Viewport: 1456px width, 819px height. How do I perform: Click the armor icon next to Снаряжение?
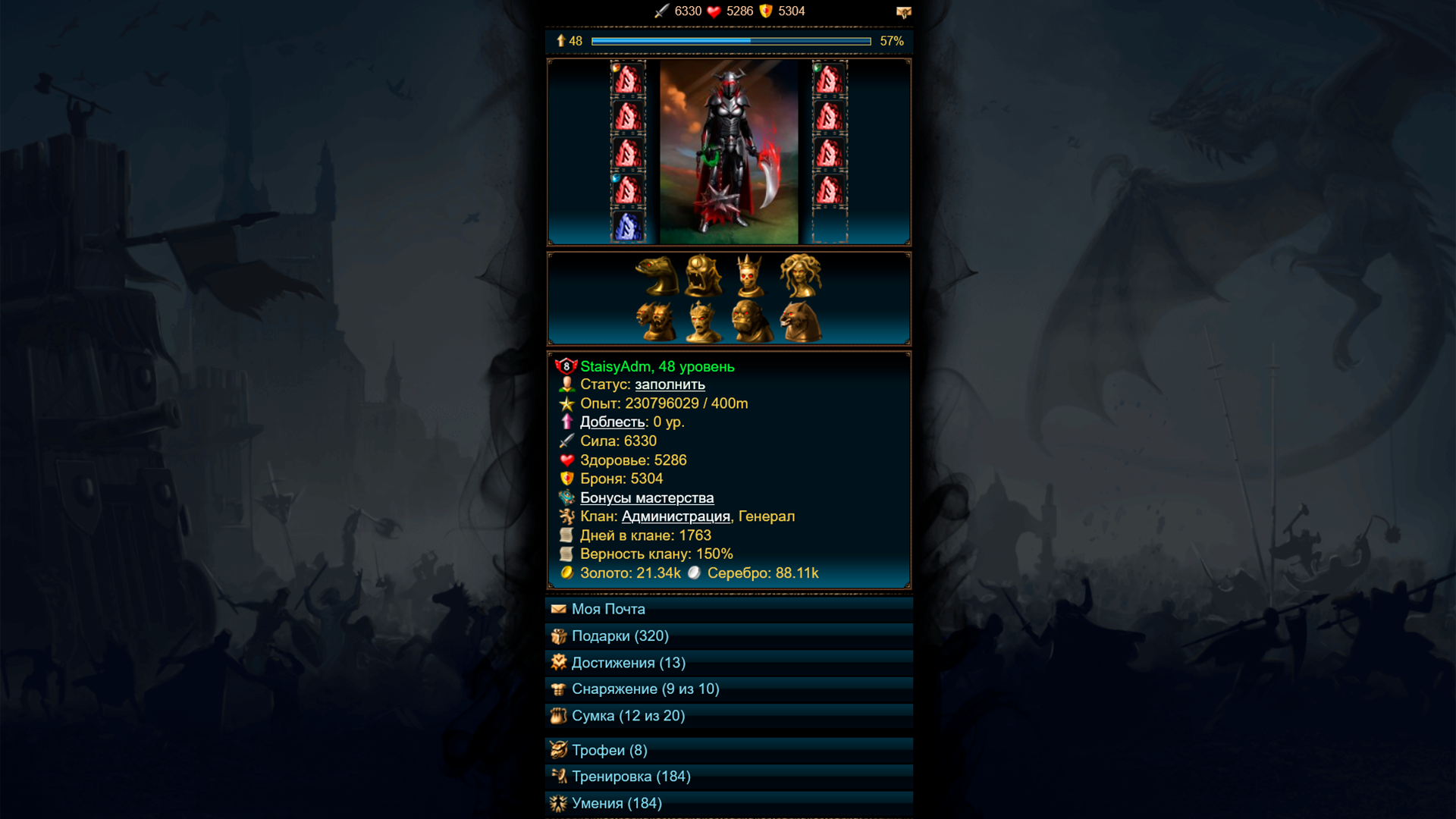[559, 689]
